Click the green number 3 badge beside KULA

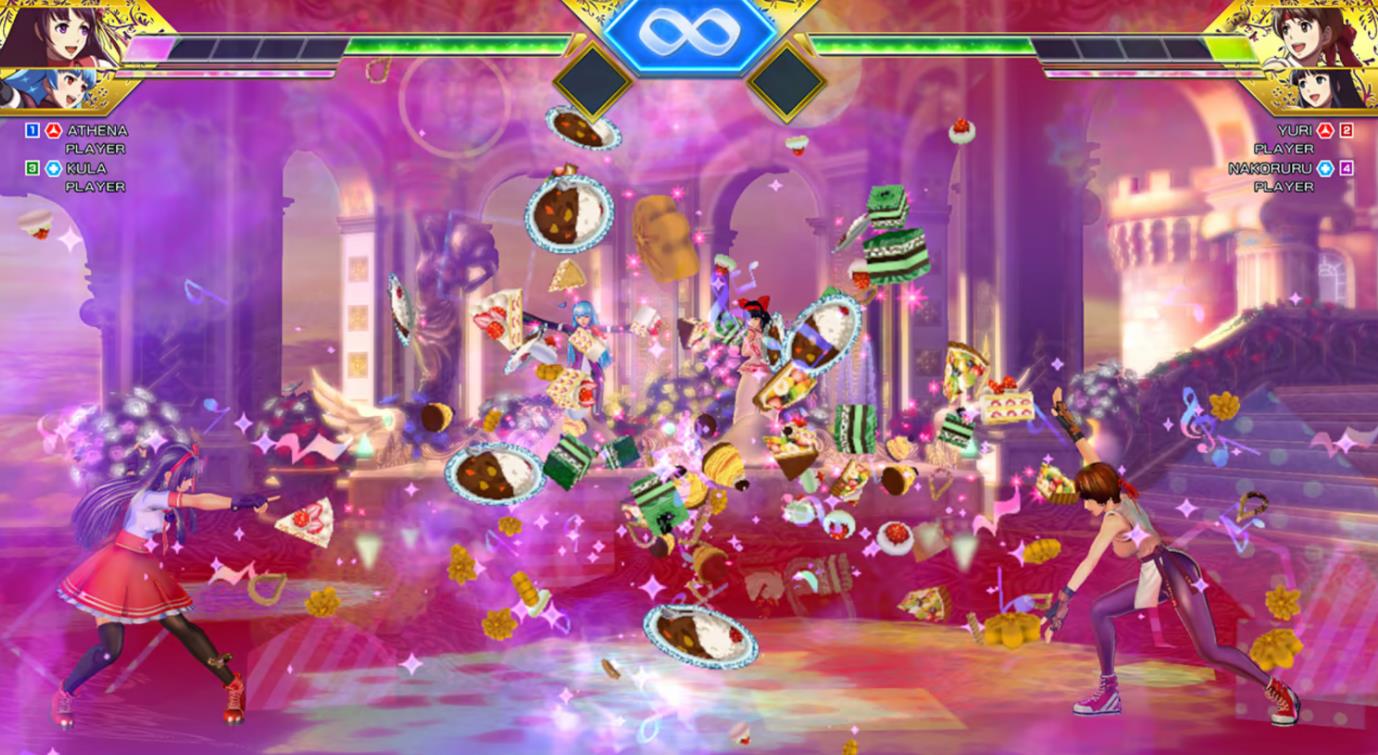click(33, 168)
